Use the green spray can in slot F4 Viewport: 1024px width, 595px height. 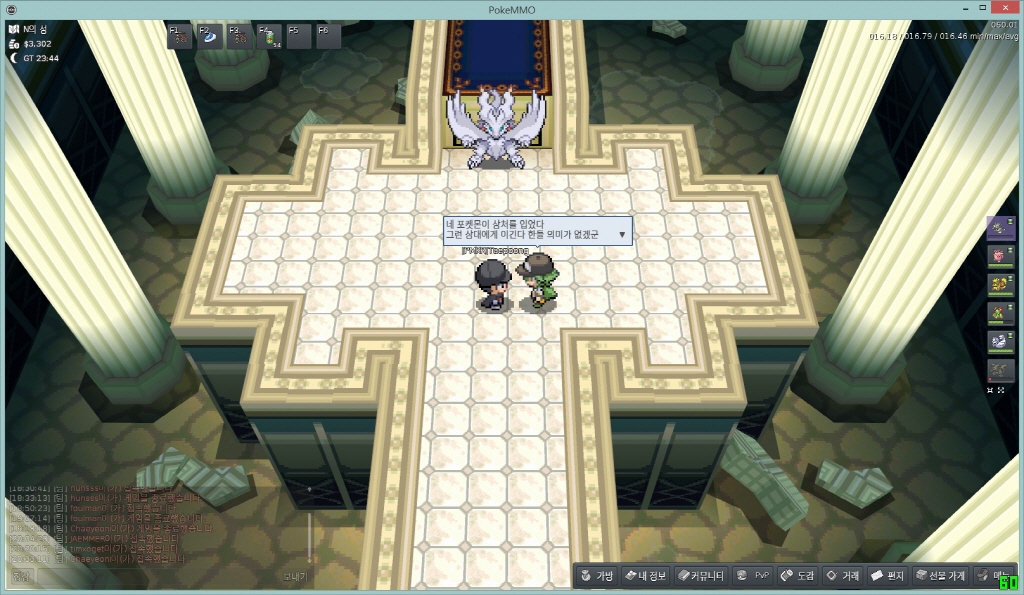269,37
